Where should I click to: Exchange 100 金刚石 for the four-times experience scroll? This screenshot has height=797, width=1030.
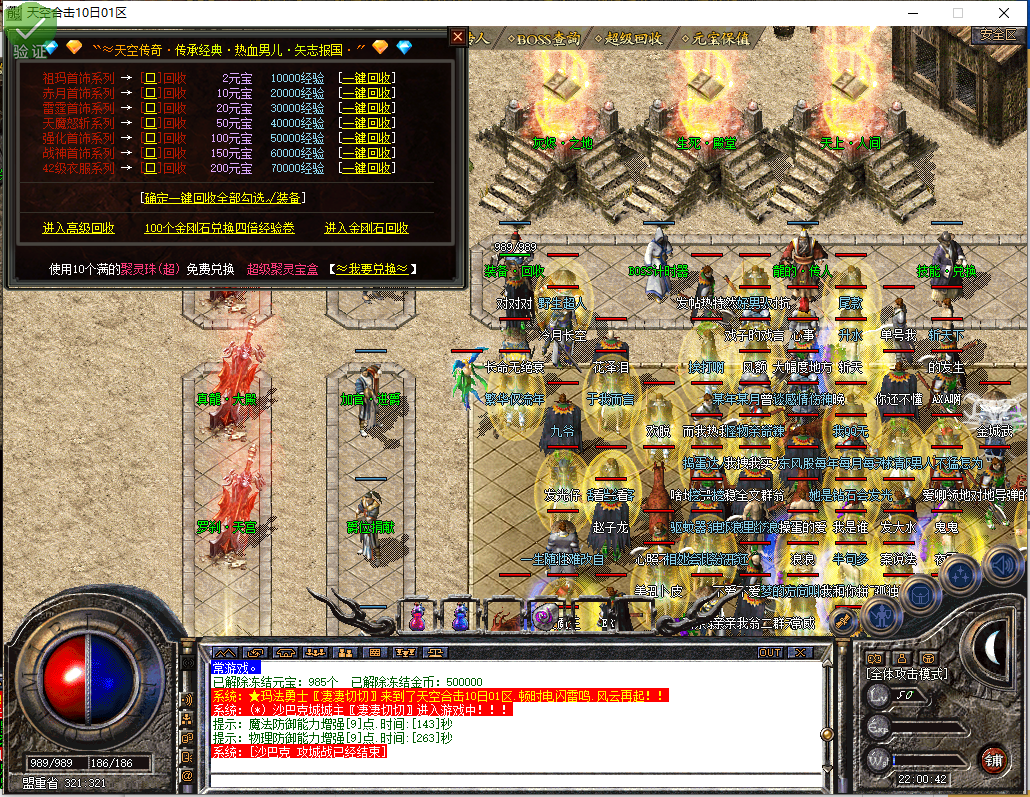coord(219,228)
